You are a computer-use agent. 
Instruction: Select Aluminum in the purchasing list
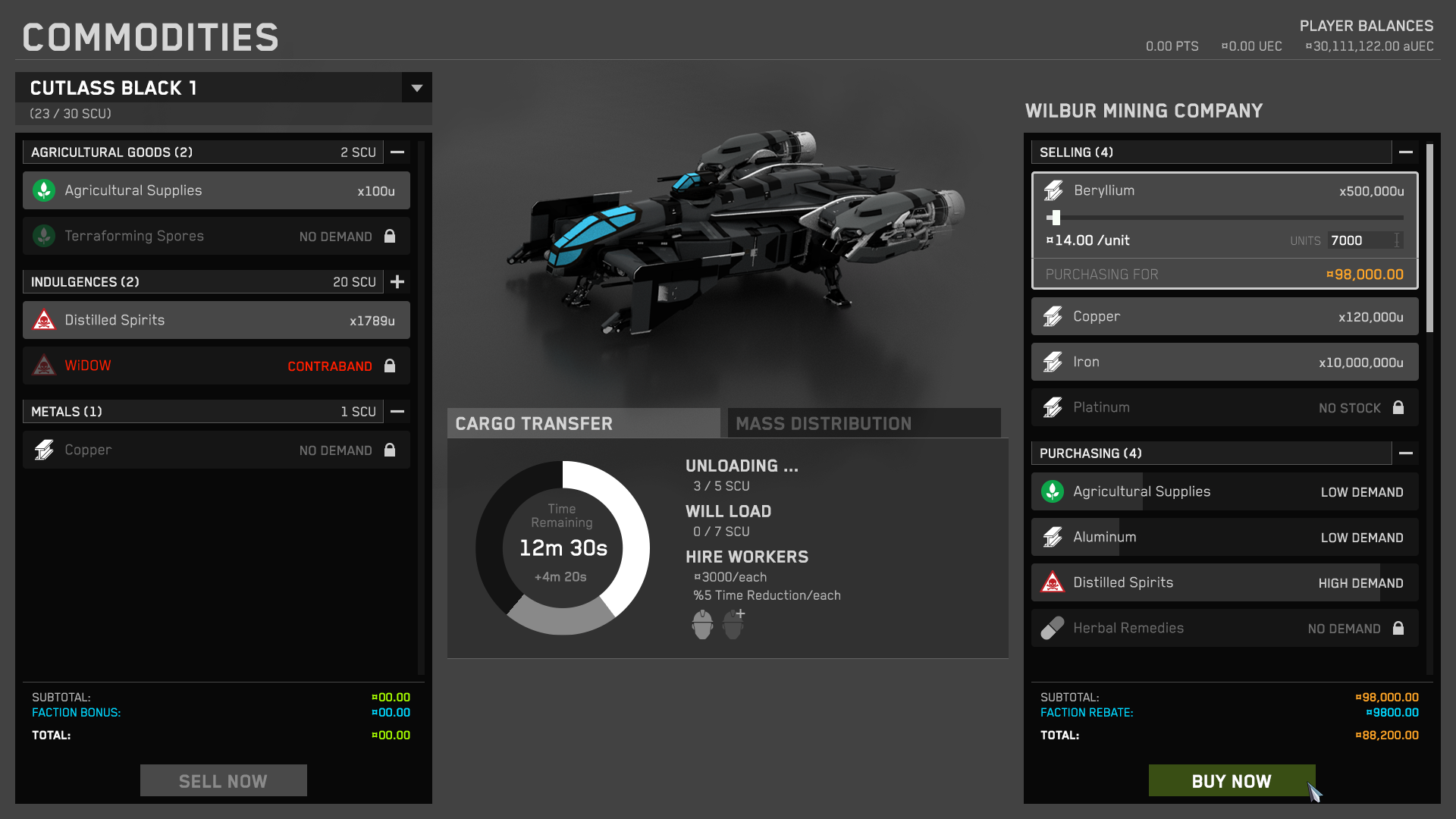tap(1224, 538)
